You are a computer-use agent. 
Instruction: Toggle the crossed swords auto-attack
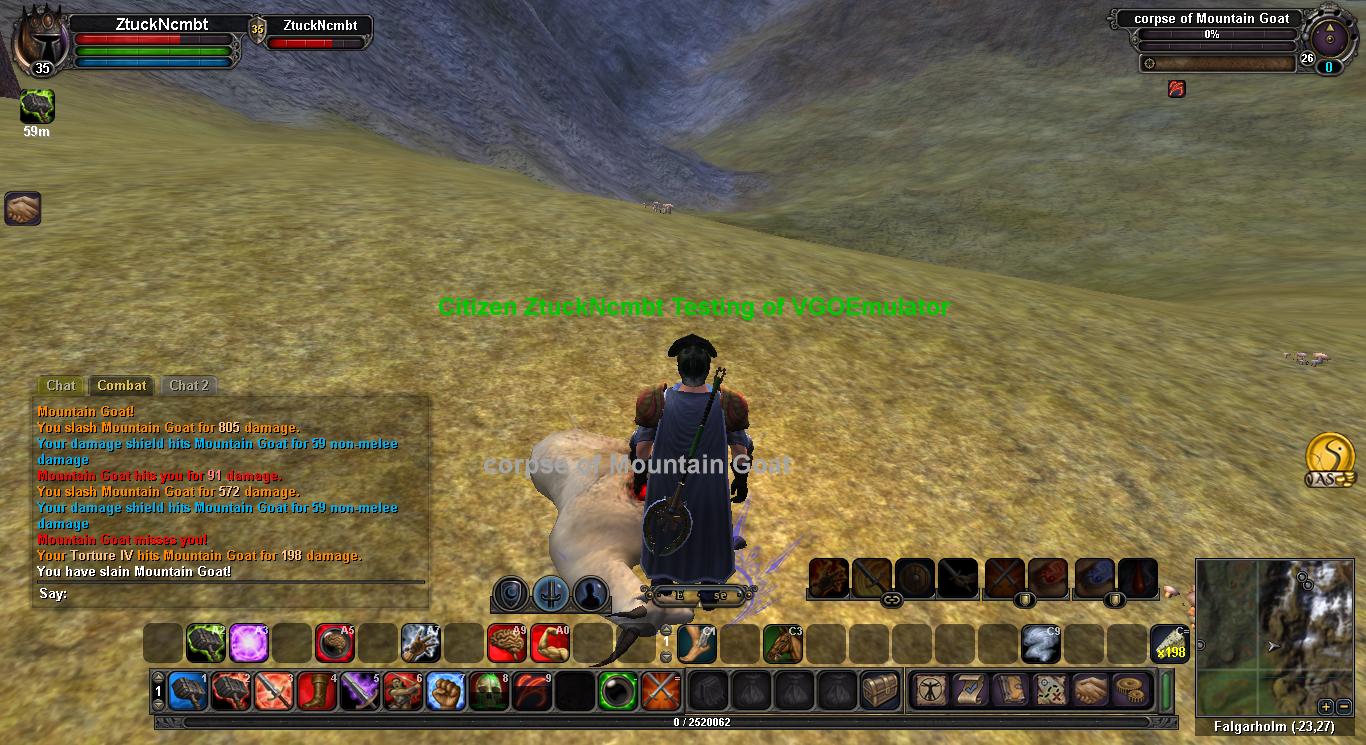661,690
